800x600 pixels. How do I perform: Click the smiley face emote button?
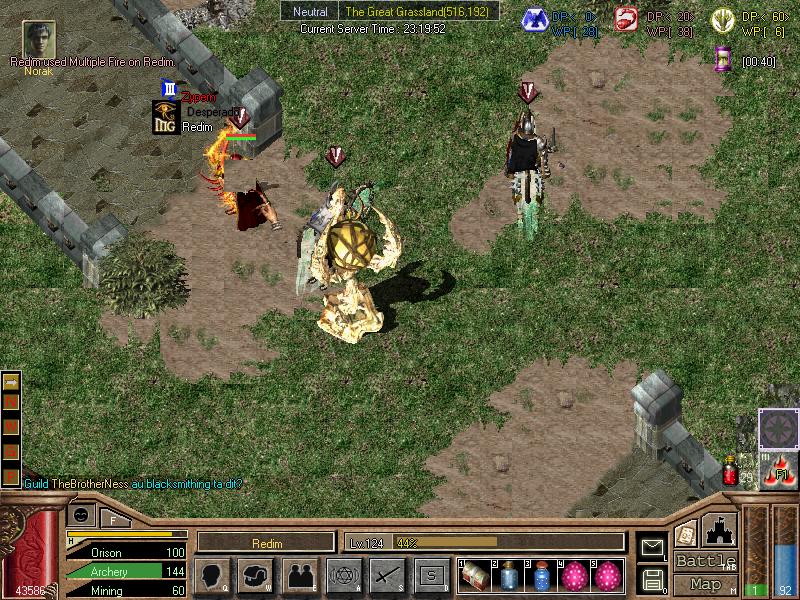[81, 514]
